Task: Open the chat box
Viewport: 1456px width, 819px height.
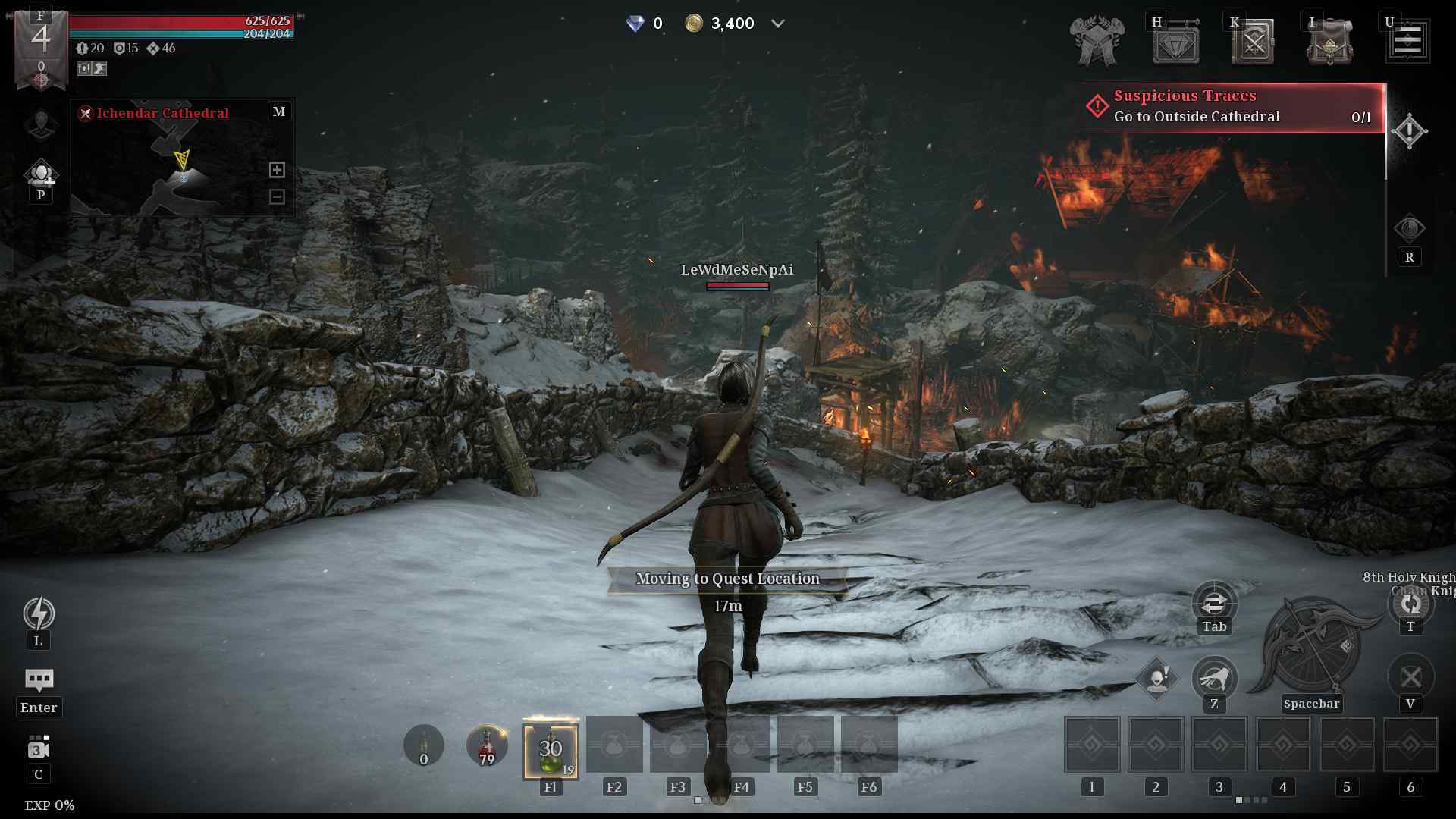Action: (x=39, y=680)
